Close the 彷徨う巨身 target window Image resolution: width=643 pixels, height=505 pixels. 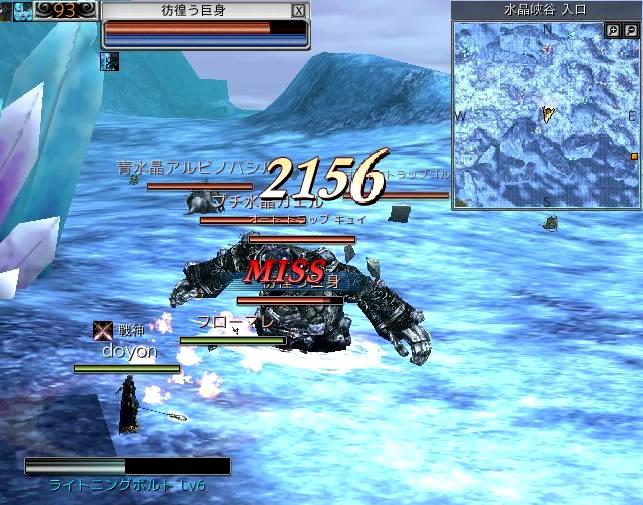(x=298, y=10)
